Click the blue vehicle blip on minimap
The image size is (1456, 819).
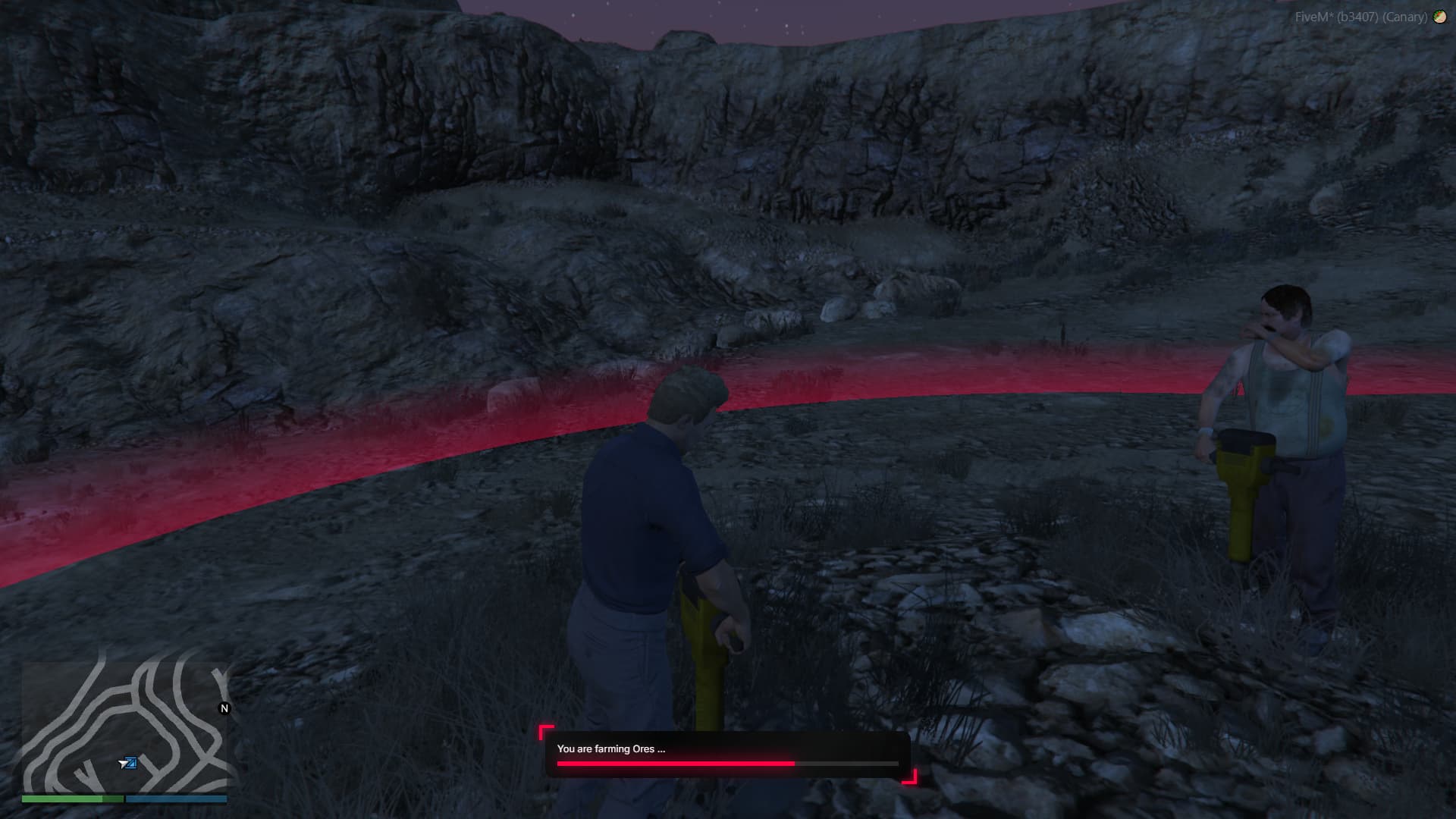[x=129, y=763]
